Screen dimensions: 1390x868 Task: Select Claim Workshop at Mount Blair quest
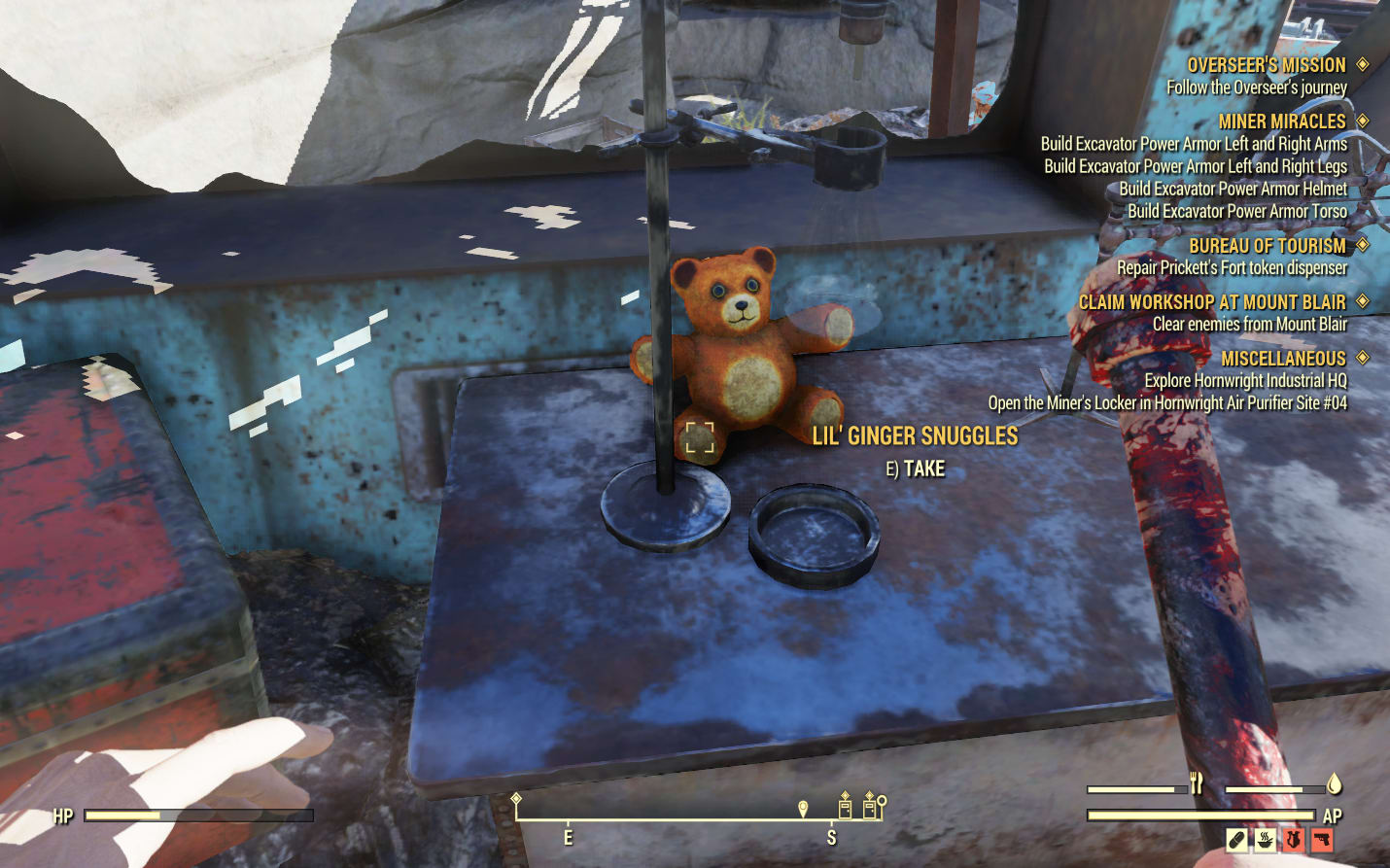point(1211,302)
